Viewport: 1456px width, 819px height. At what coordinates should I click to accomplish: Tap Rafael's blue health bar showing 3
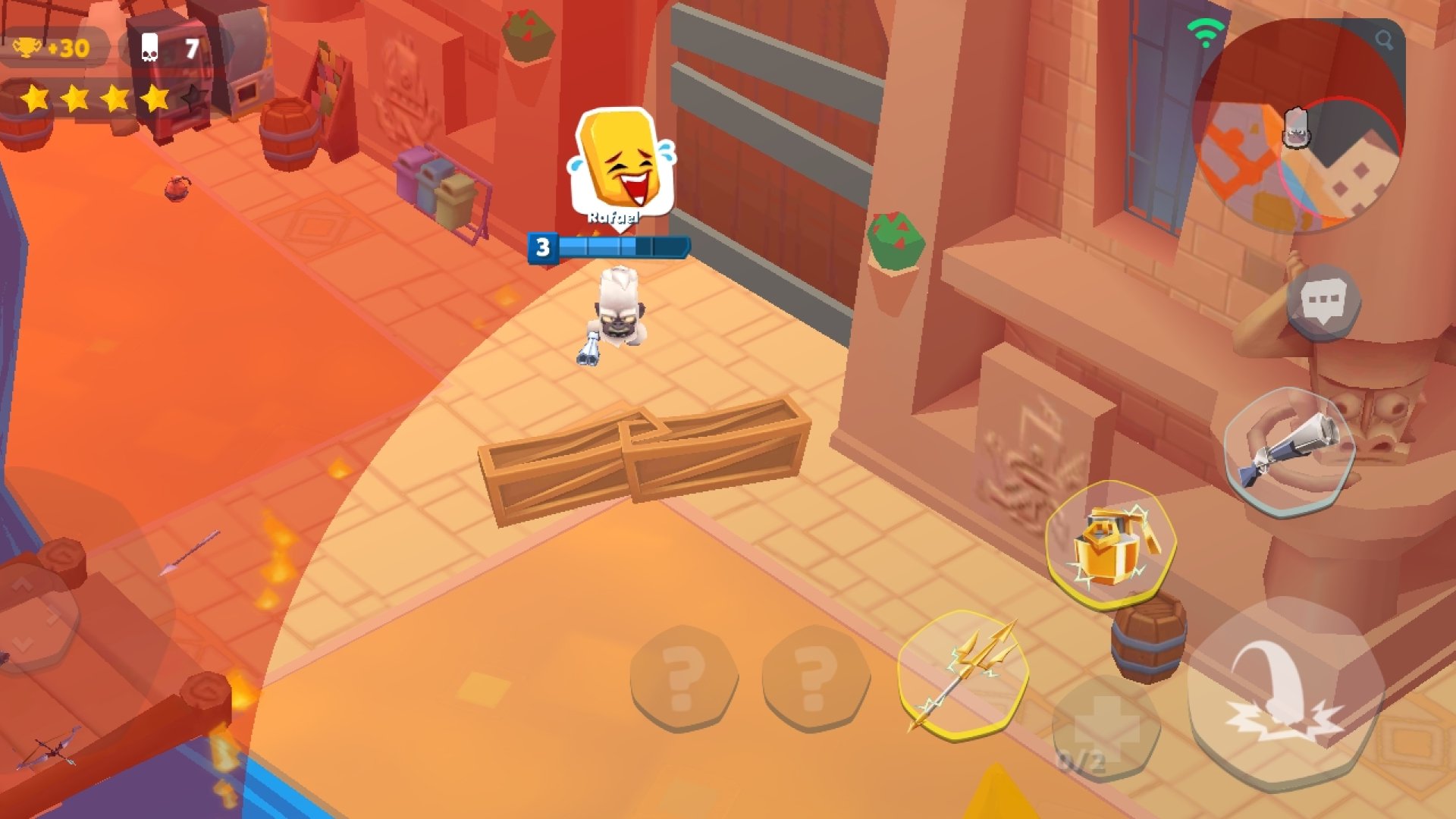[607, 245]
